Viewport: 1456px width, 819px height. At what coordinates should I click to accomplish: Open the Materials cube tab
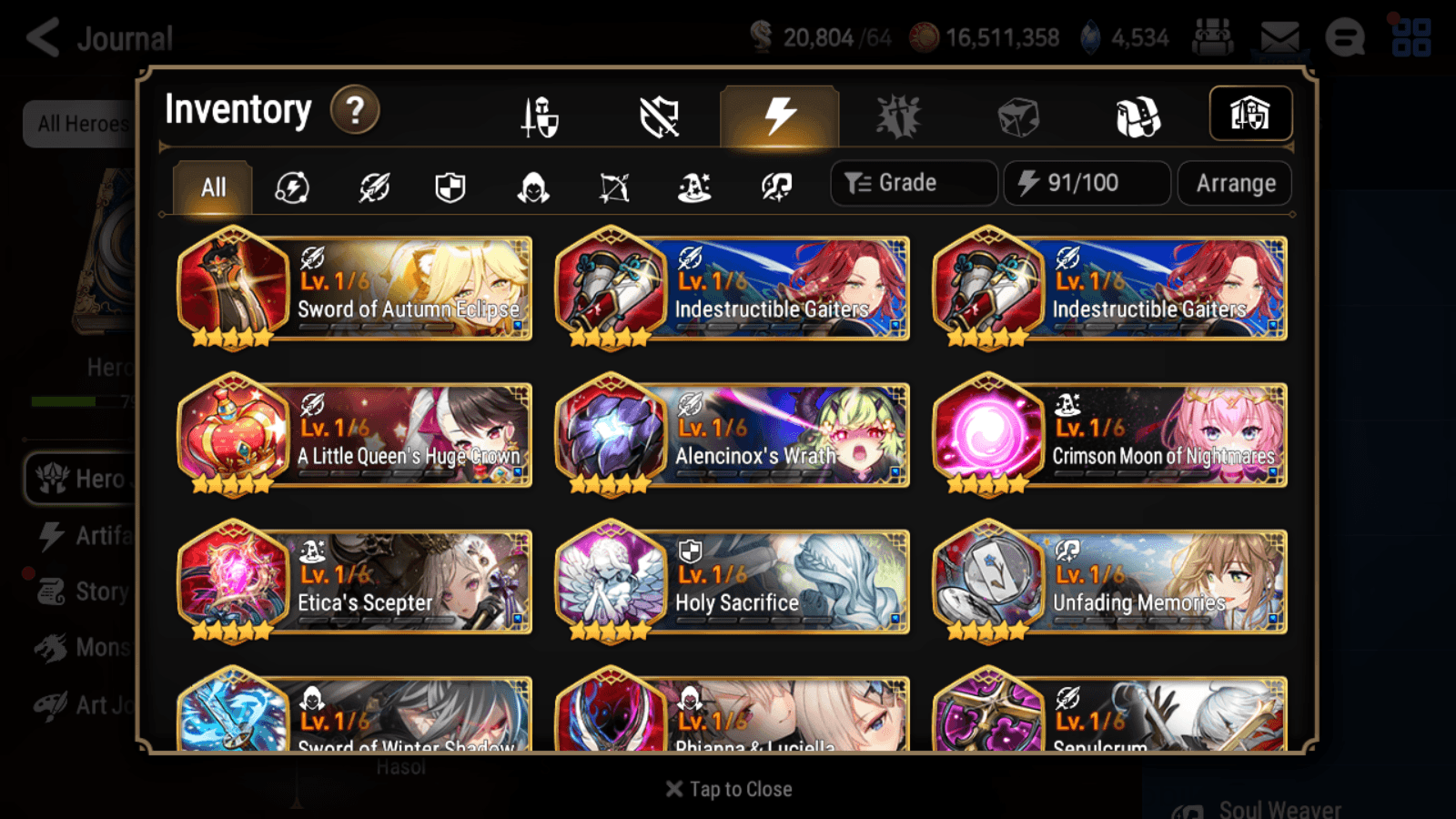click(1016, 116)
